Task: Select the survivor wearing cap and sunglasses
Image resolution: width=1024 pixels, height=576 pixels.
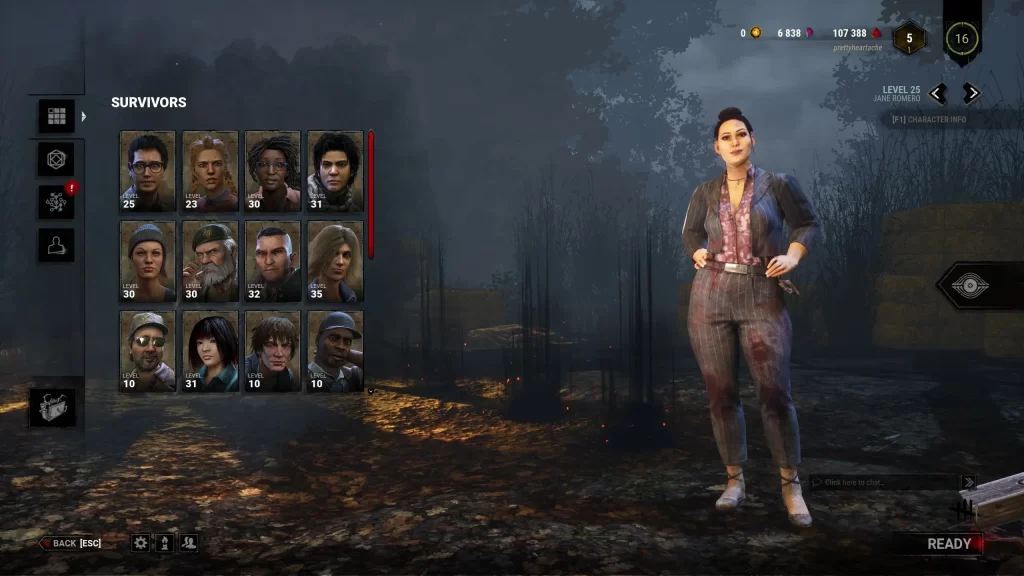Action: [147, 351]
